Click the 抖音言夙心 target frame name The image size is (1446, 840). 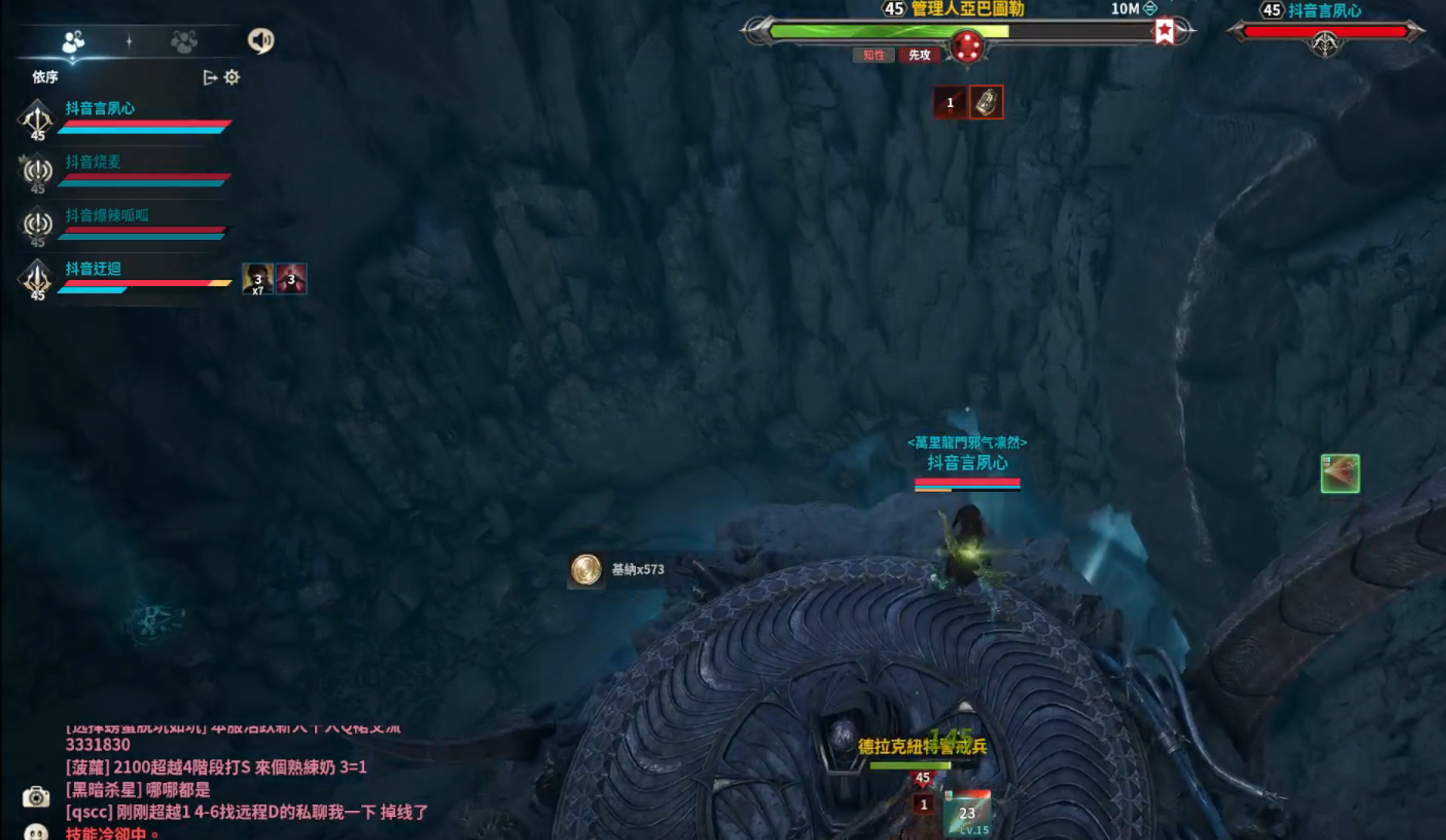click(1324, 11)
